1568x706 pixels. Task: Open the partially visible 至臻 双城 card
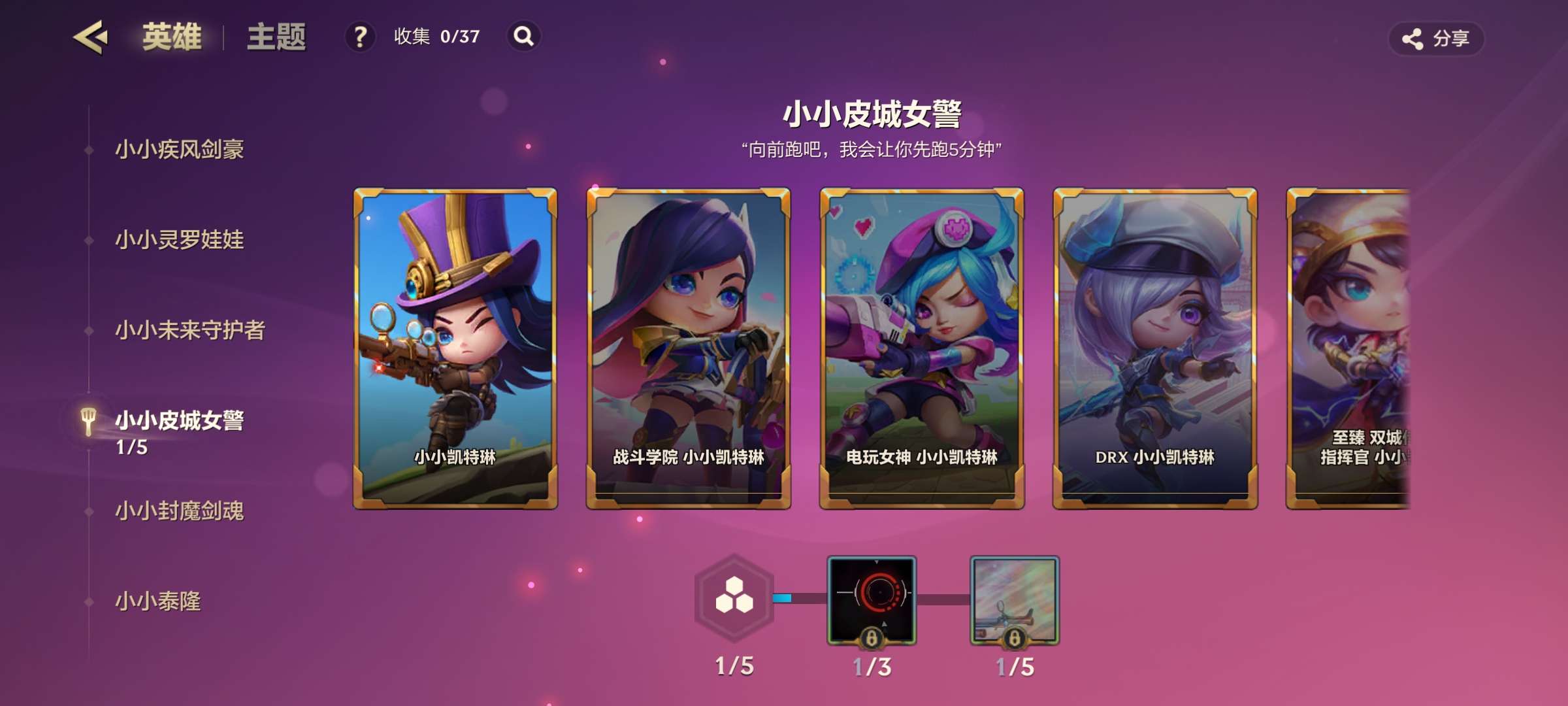1348,348
